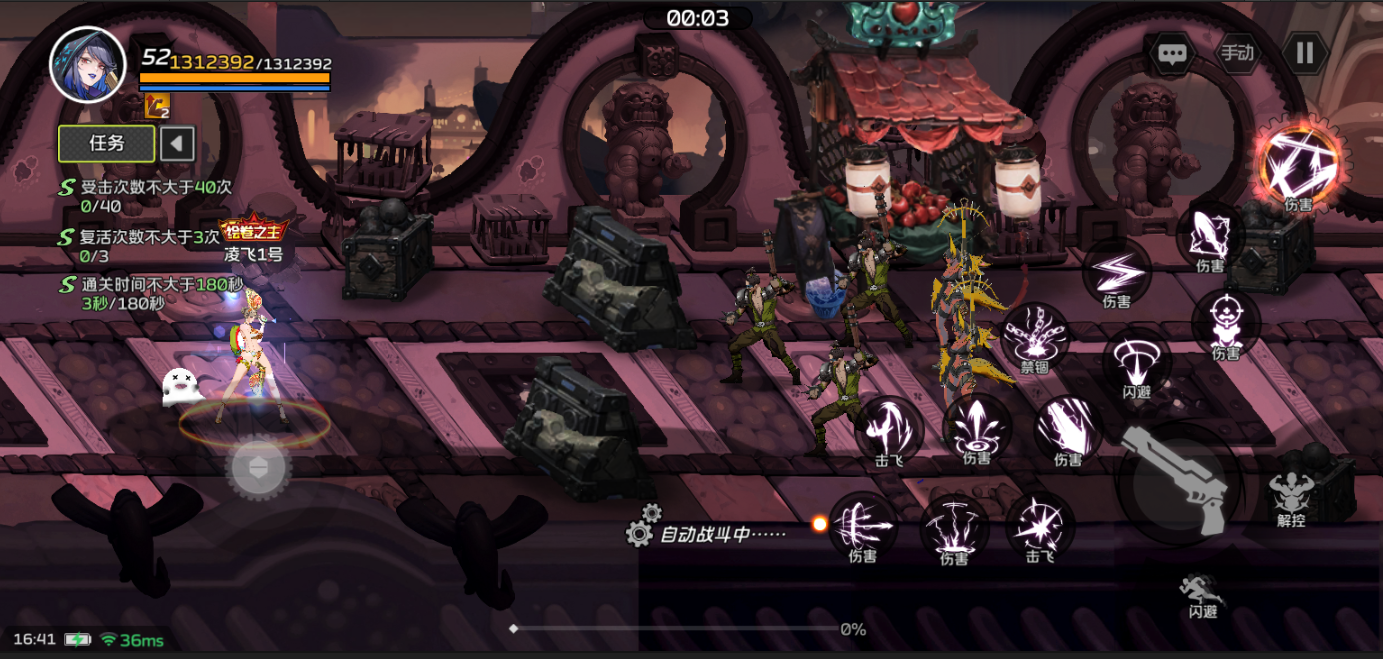This screenshot has width=1383, height=659.
Task: Tap the player character portrait
Action: click(x=88, y=64)
